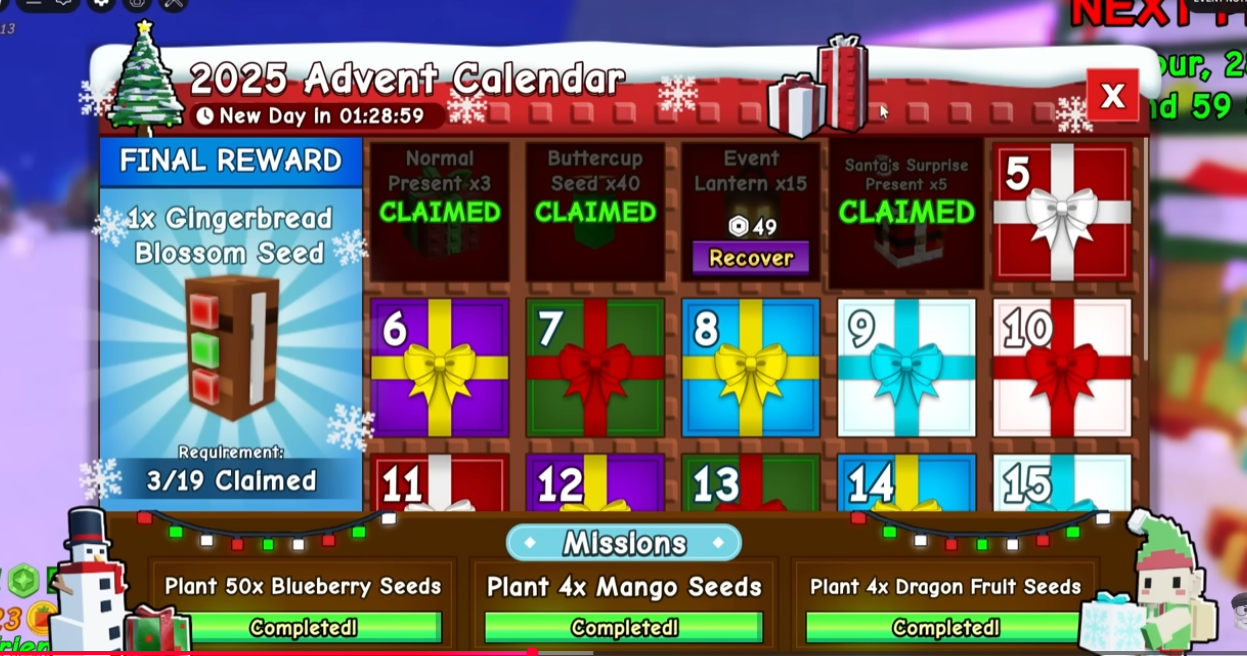Click the day 12 present tile

pos(595,484)
